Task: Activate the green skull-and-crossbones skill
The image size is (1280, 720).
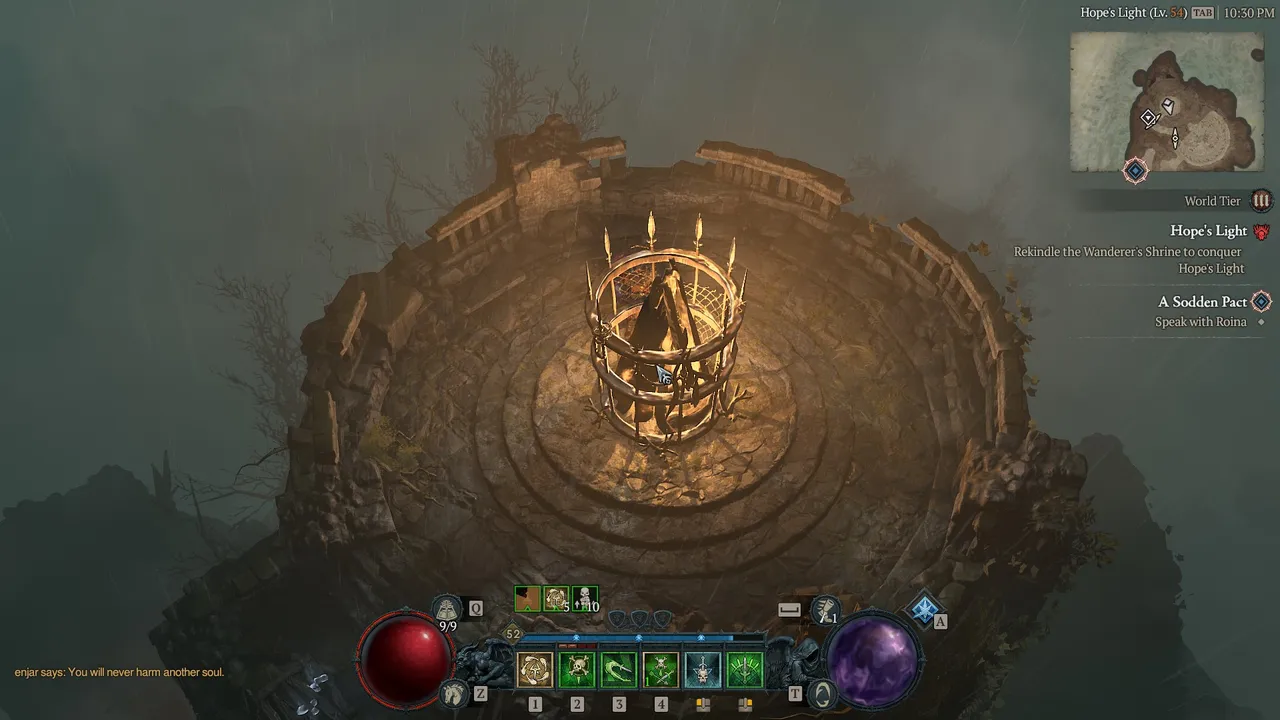Action: tap(577, 670)
